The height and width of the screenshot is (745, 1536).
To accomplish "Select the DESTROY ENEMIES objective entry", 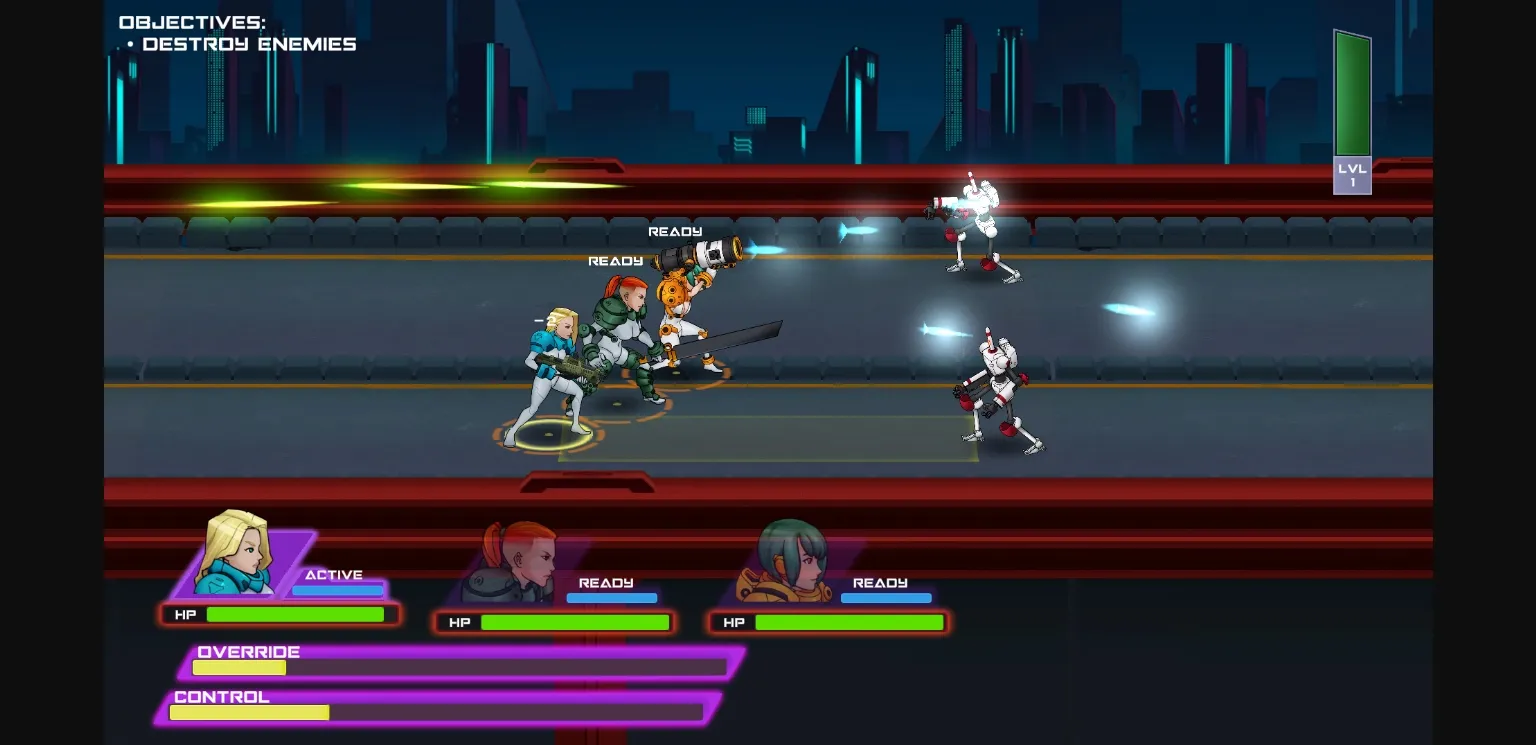I will [x=250, y=44].
